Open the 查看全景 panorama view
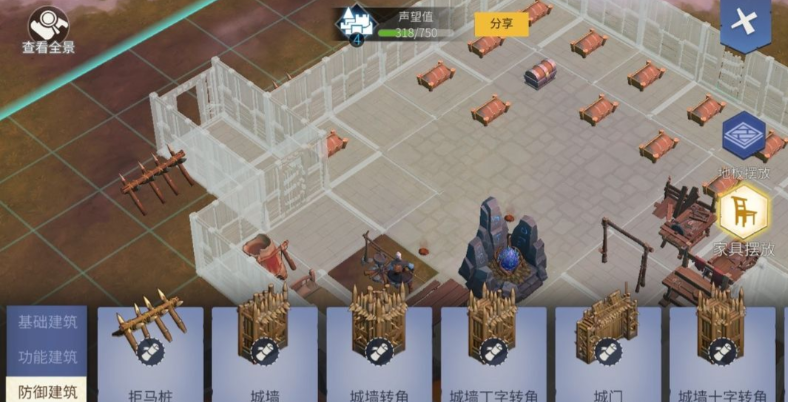 click(x=48, y=26)
